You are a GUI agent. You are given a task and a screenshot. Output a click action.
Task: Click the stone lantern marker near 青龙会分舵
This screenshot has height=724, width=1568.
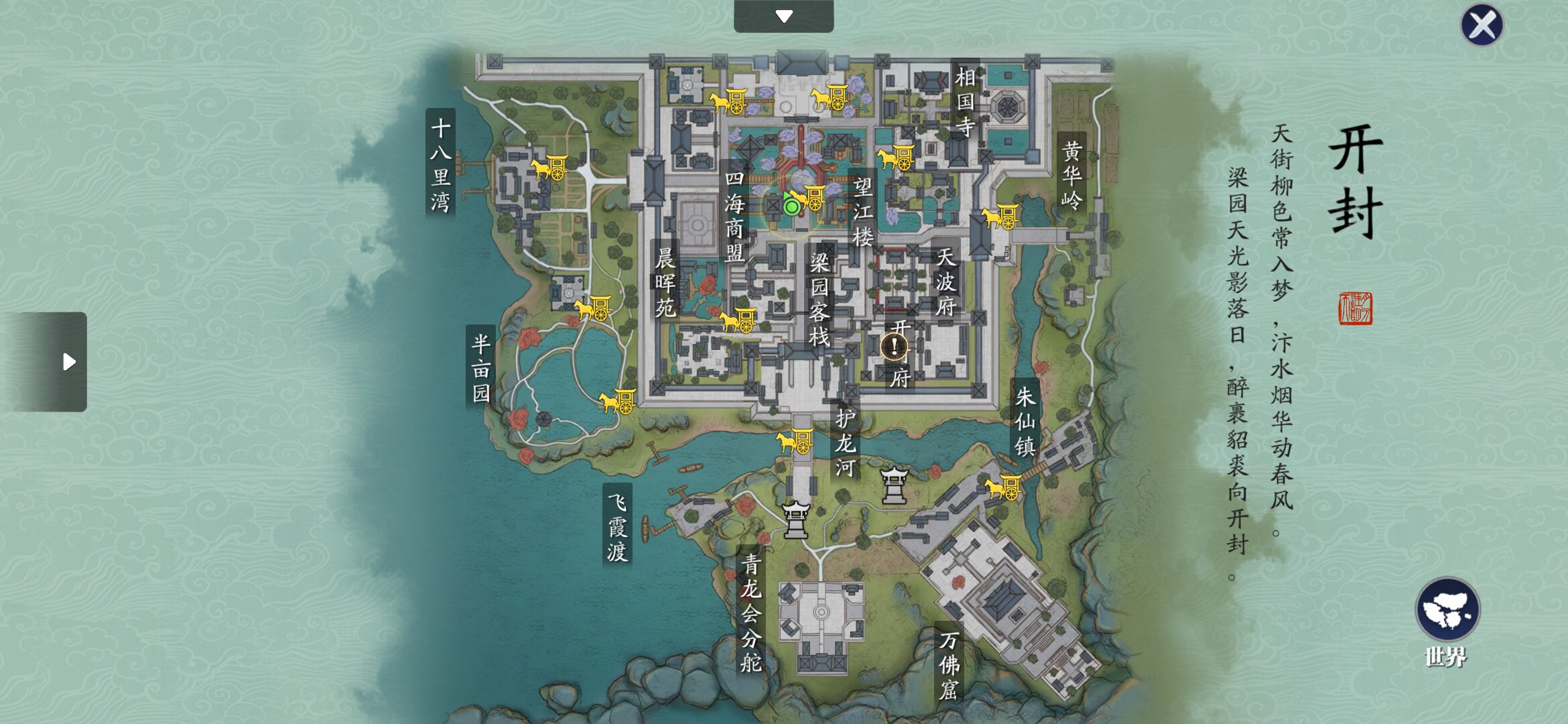click(x=796, y=520)
